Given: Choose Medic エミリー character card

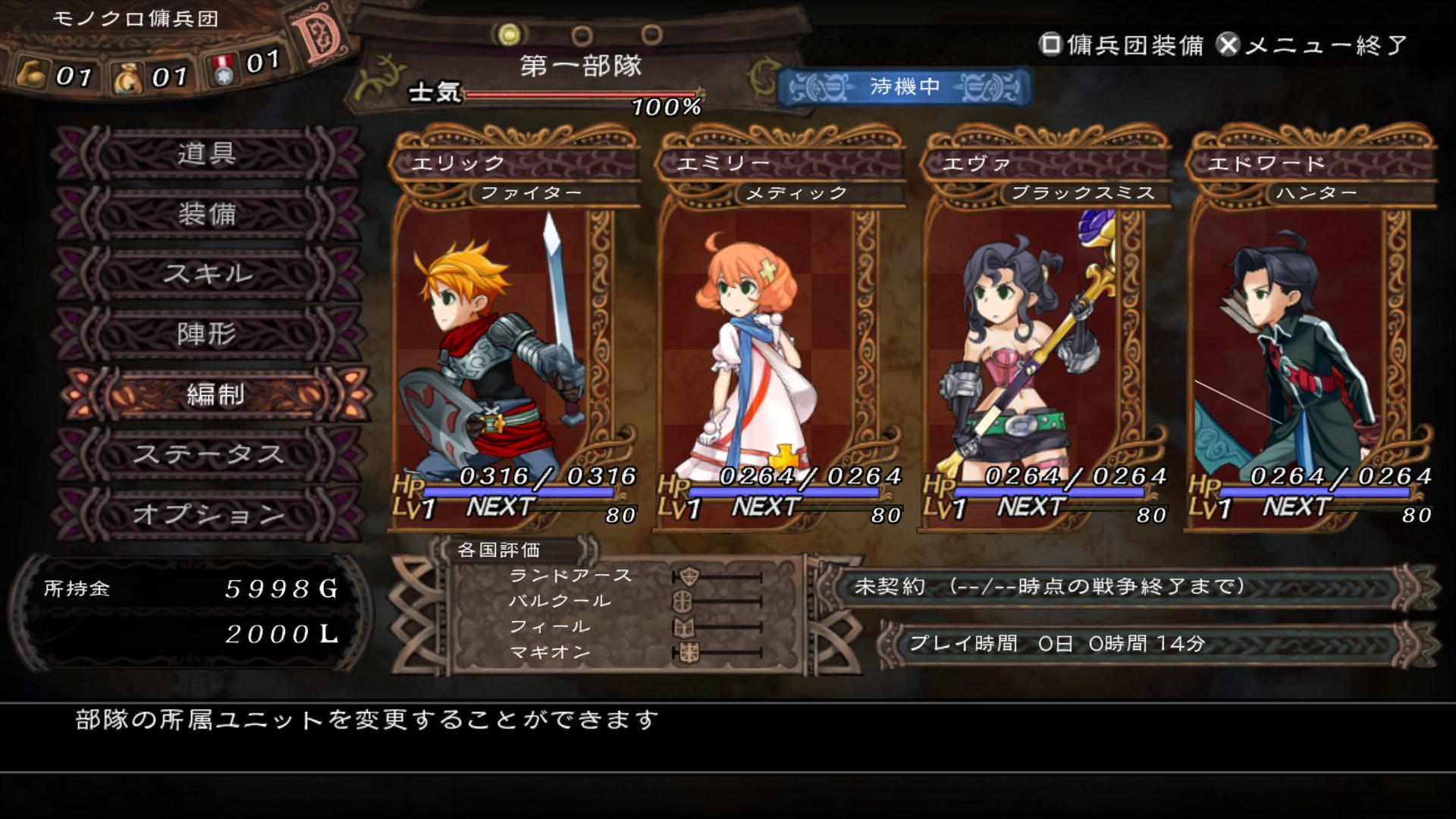Looking at the screenshot, I should tap(780, 334).
